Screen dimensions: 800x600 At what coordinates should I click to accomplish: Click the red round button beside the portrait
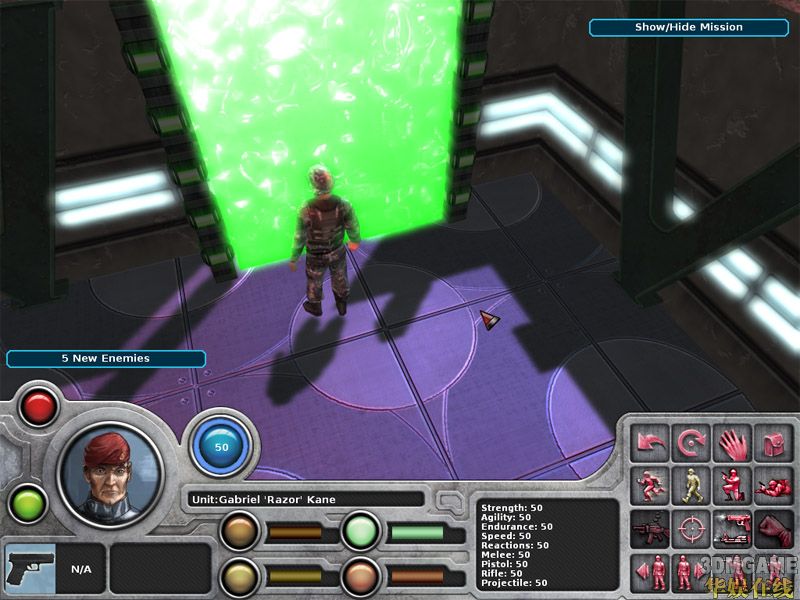tap(39, 407)
